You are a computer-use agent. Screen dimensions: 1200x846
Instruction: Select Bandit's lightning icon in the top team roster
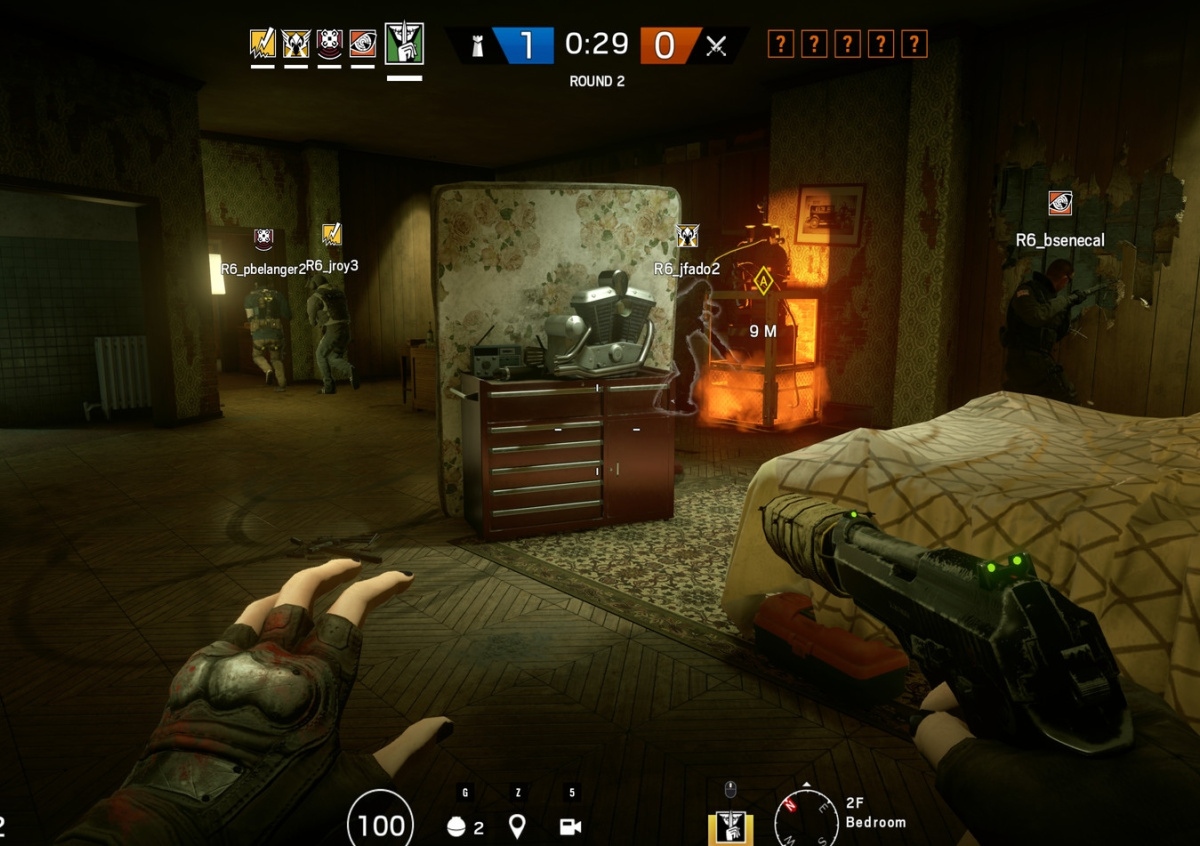[263, 44]
